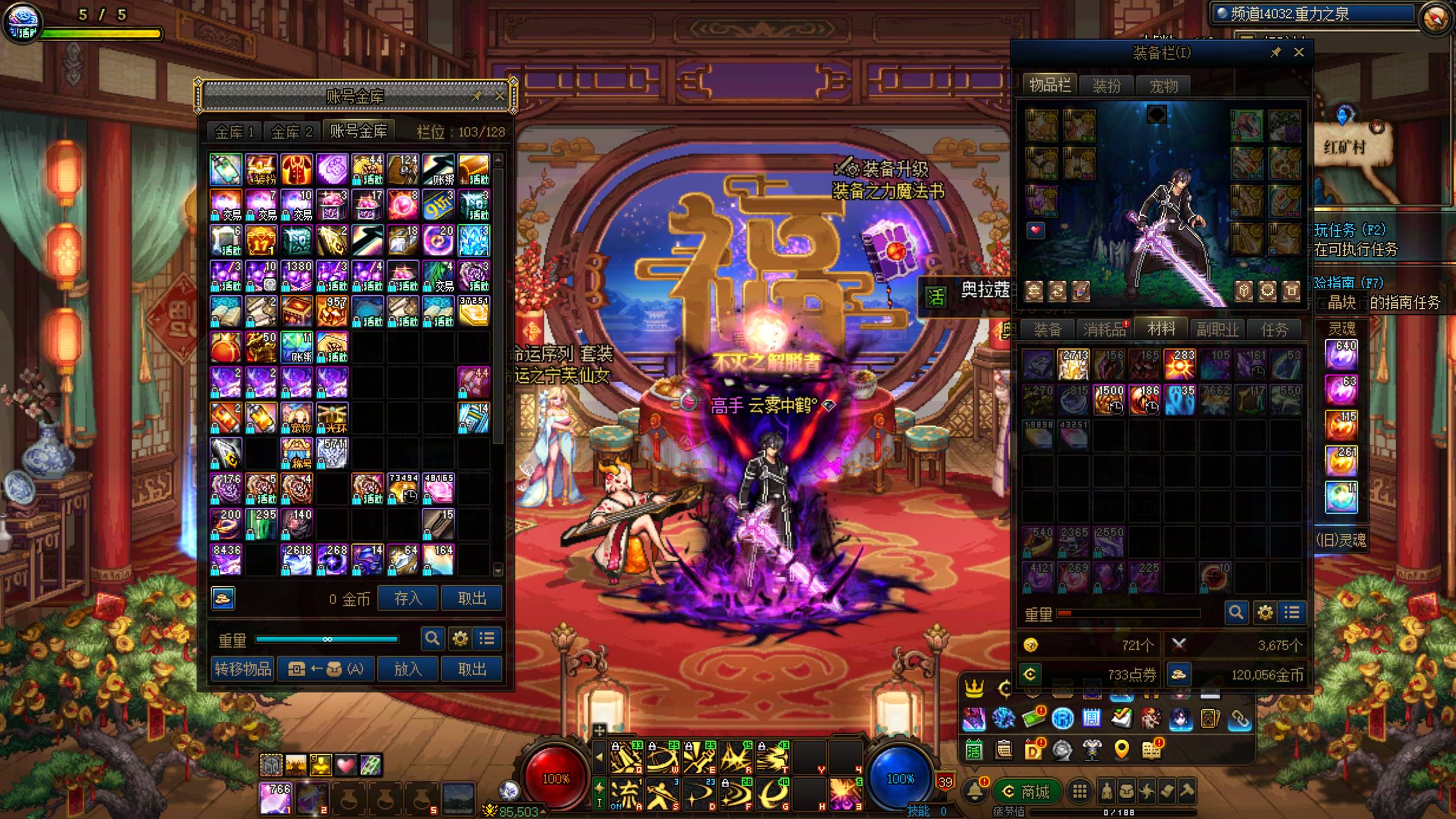Switch to the 金库2 tab
This screenshot has height=819, width=1456.
pos(291,132)
